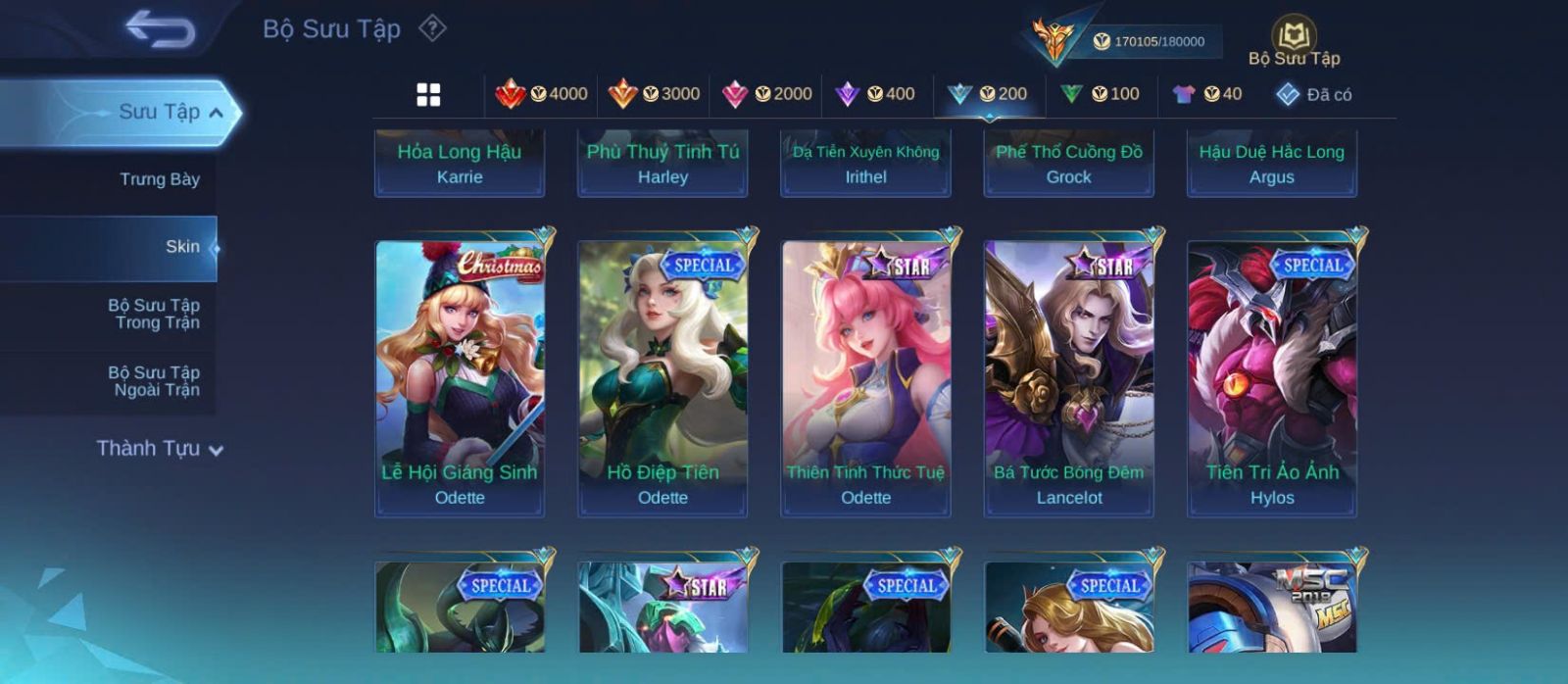This screenshot has width=1568, height=684.
Task: Switch to the 400 point tier tab
Action: (x=875, y=94)
